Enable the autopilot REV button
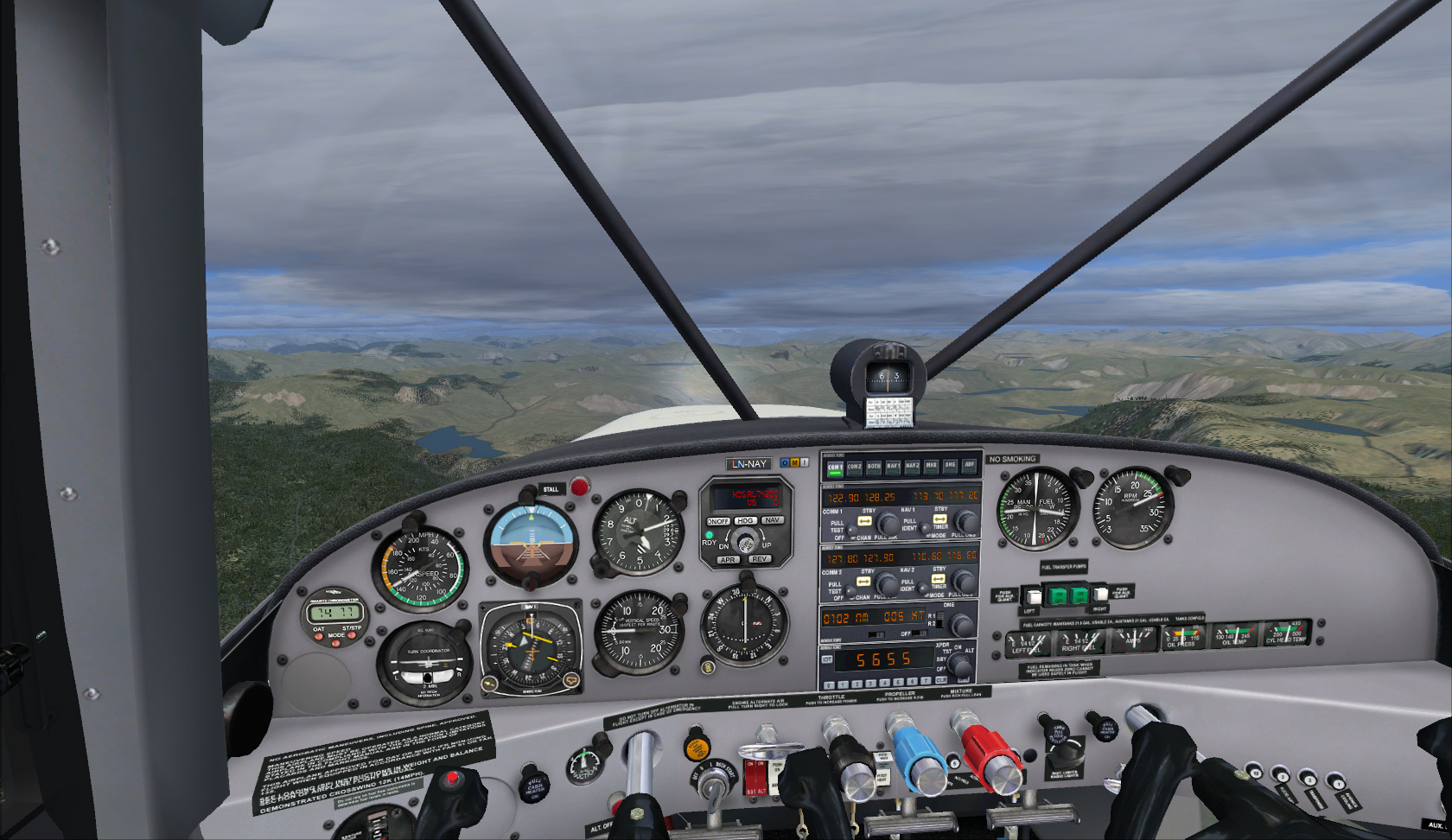Image resolution: width=1452 pixels, height=840 pixels. tap(760, 559)
